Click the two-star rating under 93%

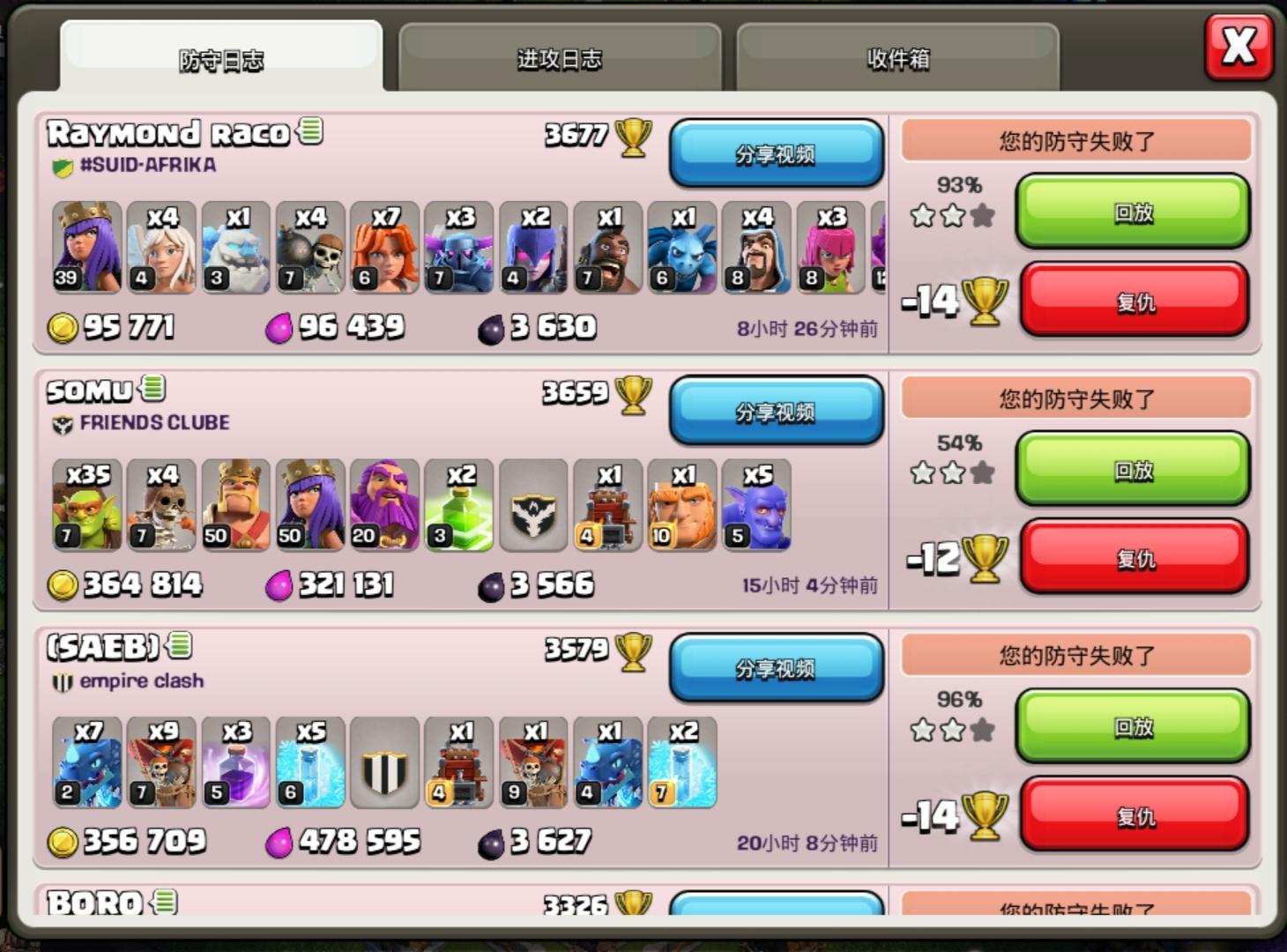tap(951, 214)
